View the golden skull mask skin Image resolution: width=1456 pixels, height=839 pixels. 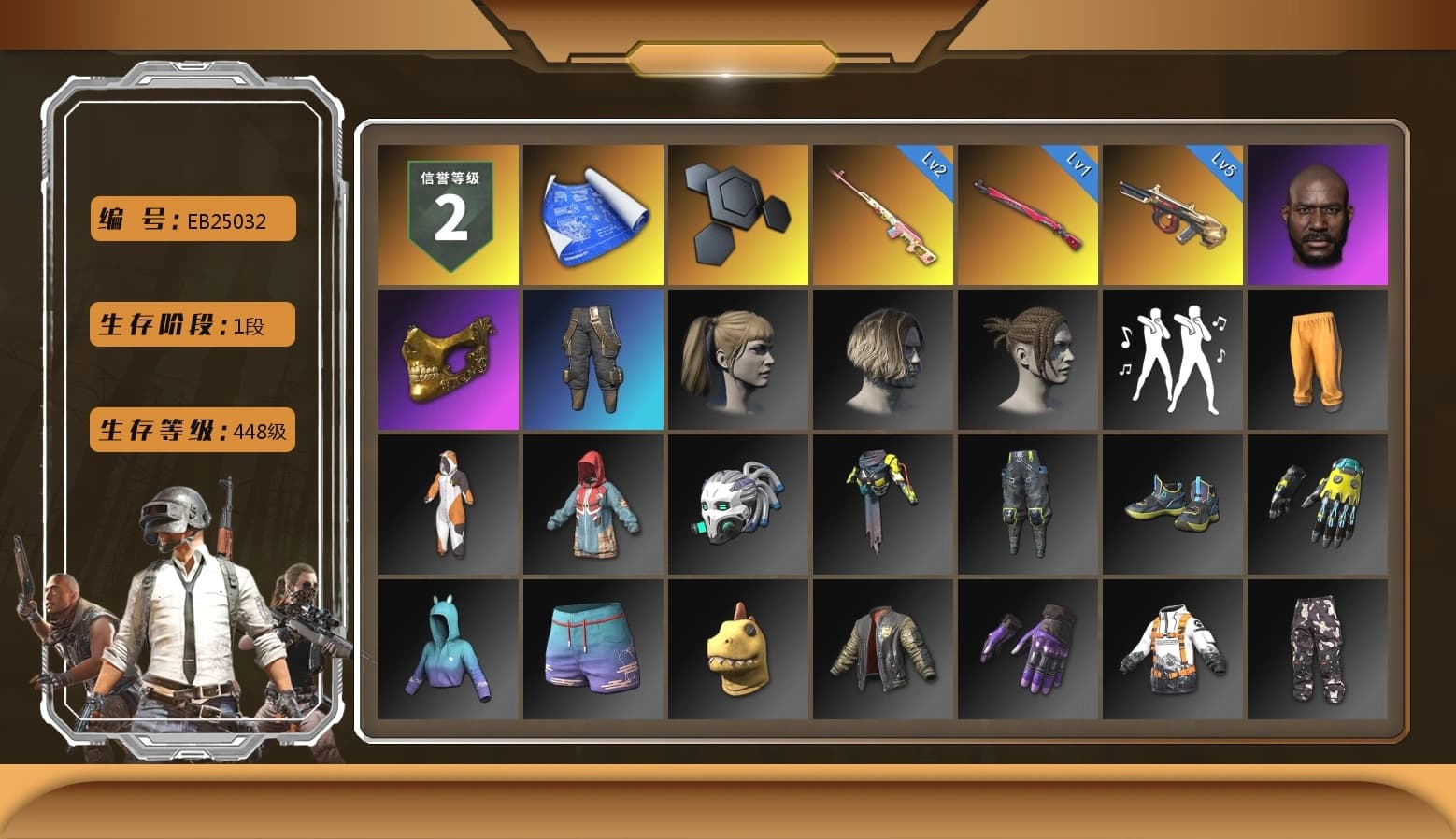click(448, 360)
